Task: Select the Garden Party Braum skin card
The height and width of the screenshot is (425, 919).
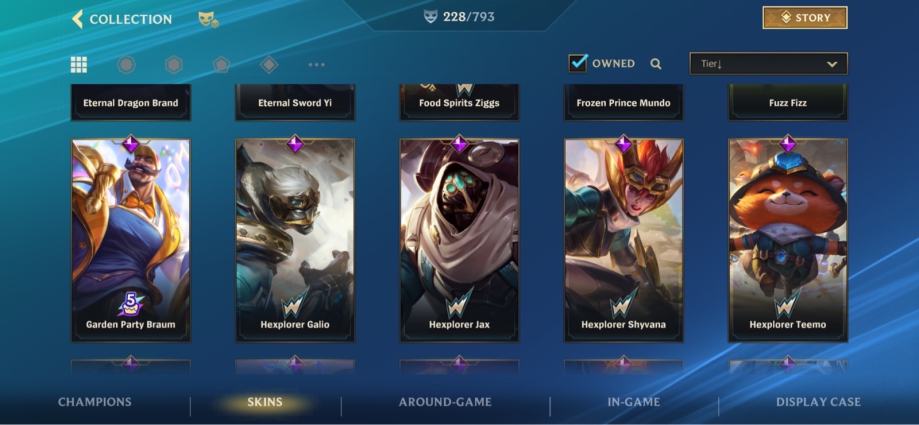Action: pyautogui.click(x=131, y=240)
